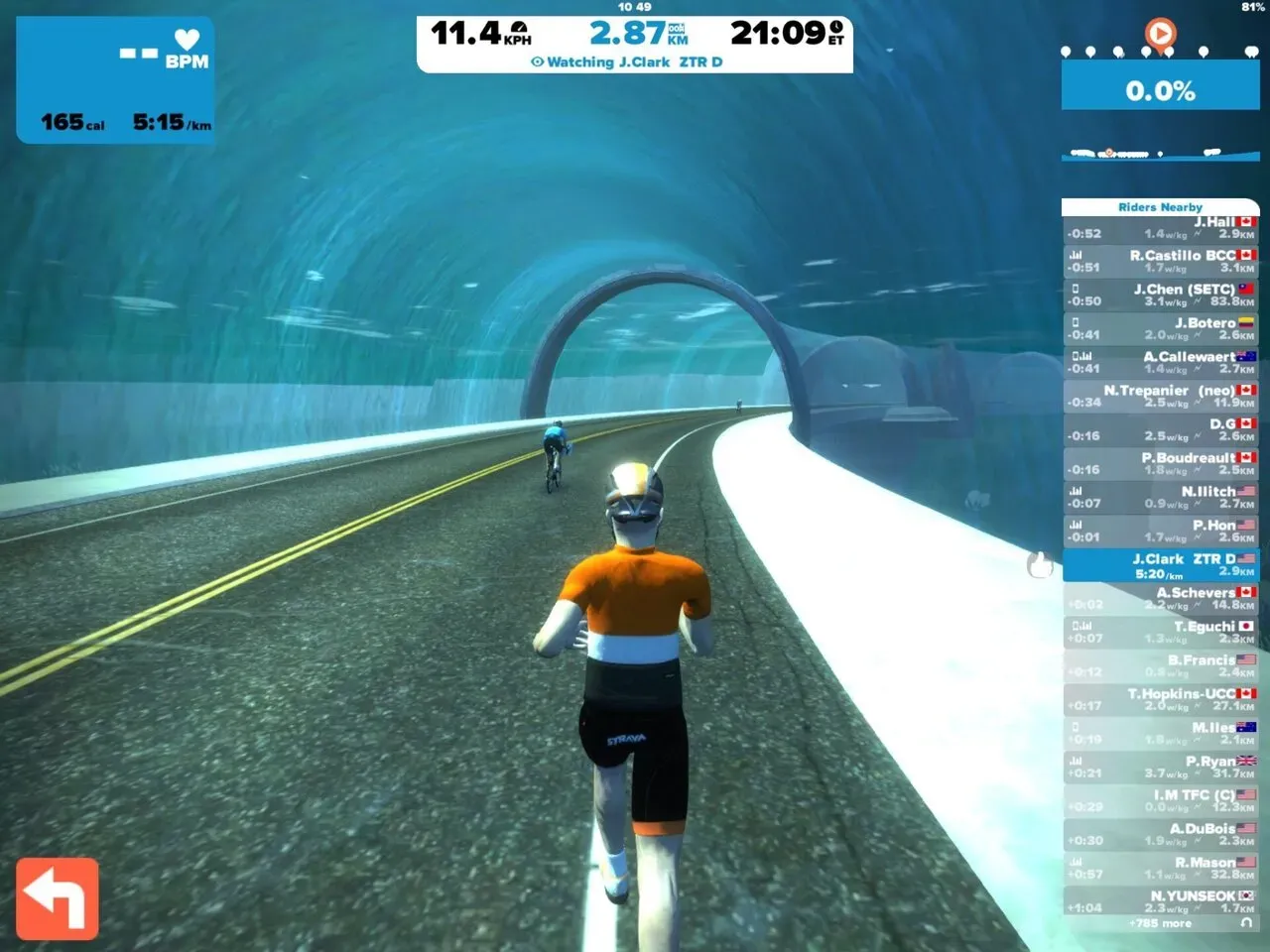Select rider J.Hall in the nearby list
This screenshot has height=952, width=1270.
tap(1161, 228)
